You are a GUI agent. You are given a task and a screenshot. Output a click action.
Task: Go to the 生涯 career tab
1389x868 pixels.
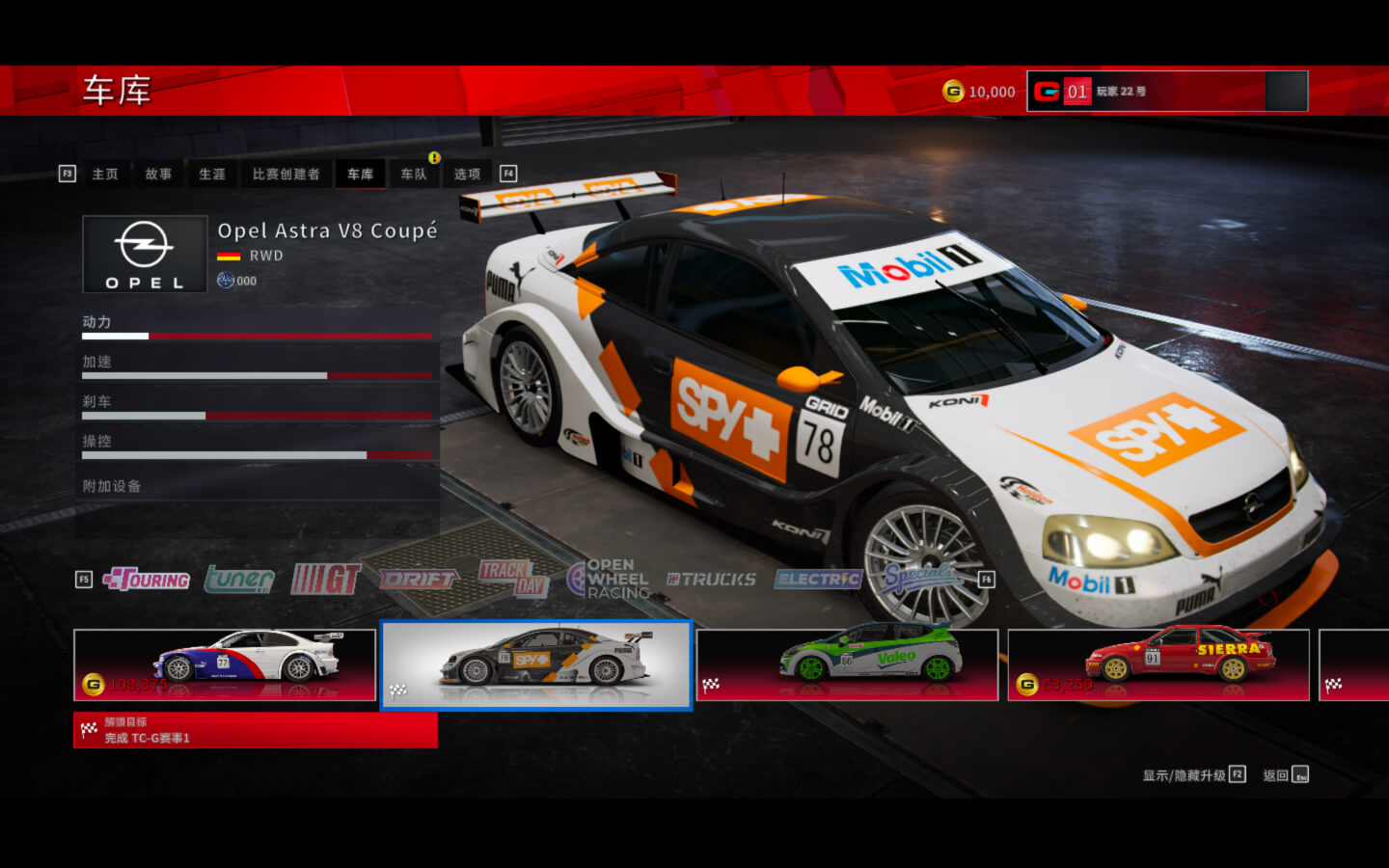[212, 175]
